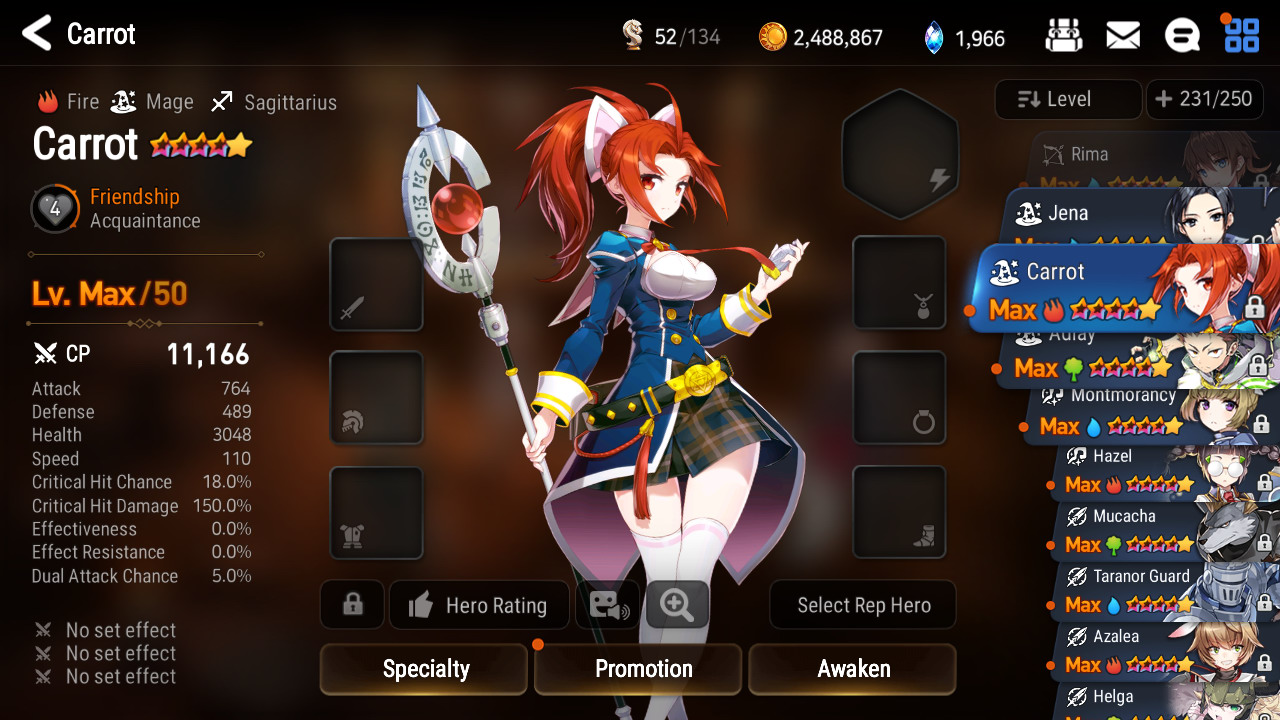Open the Awaken menu

(853, 669)
